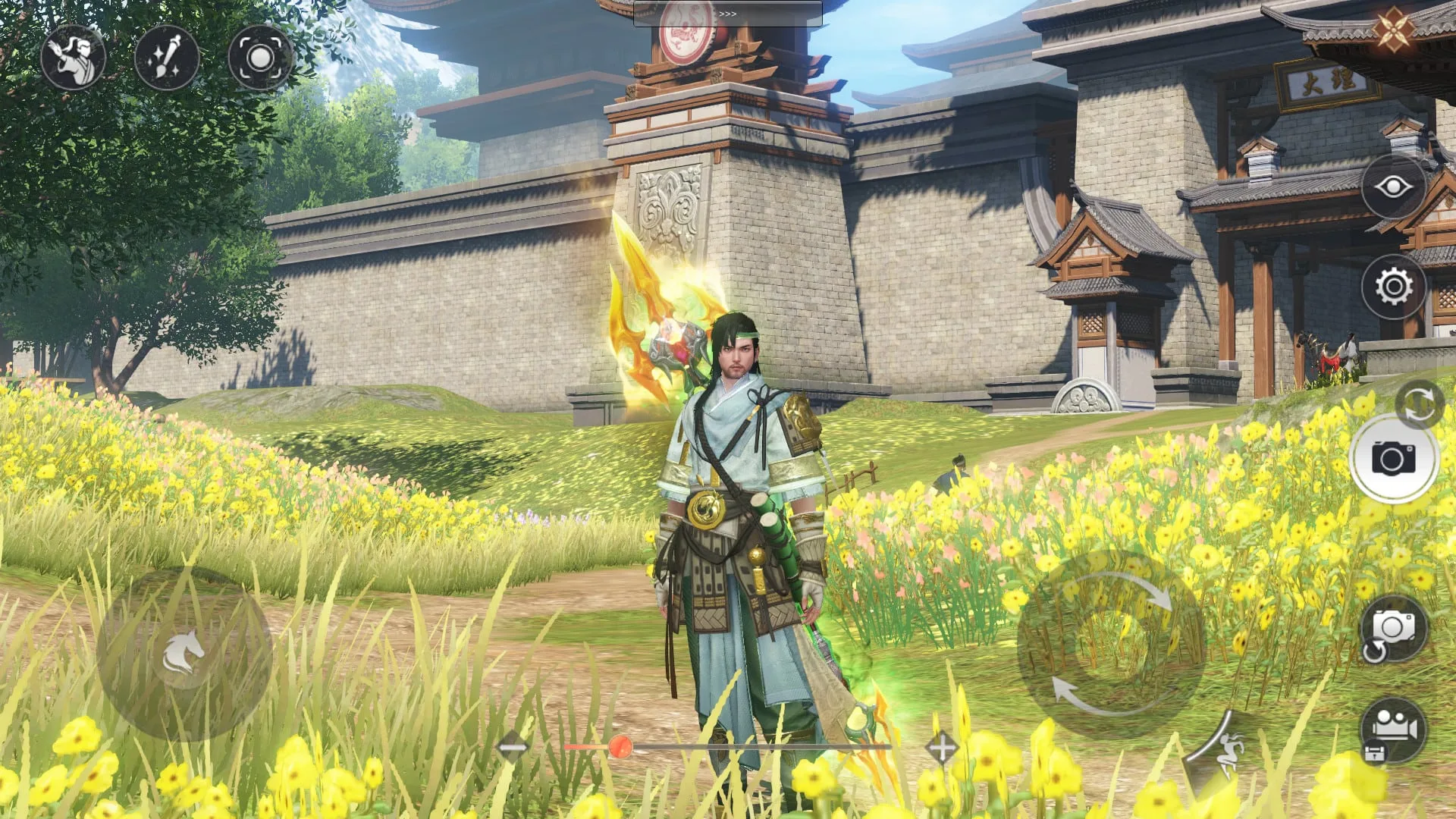Viewport: 1456px width, 819px height.
Task: Decrease zoom with the minus button
Action: (x=512, y=748)
